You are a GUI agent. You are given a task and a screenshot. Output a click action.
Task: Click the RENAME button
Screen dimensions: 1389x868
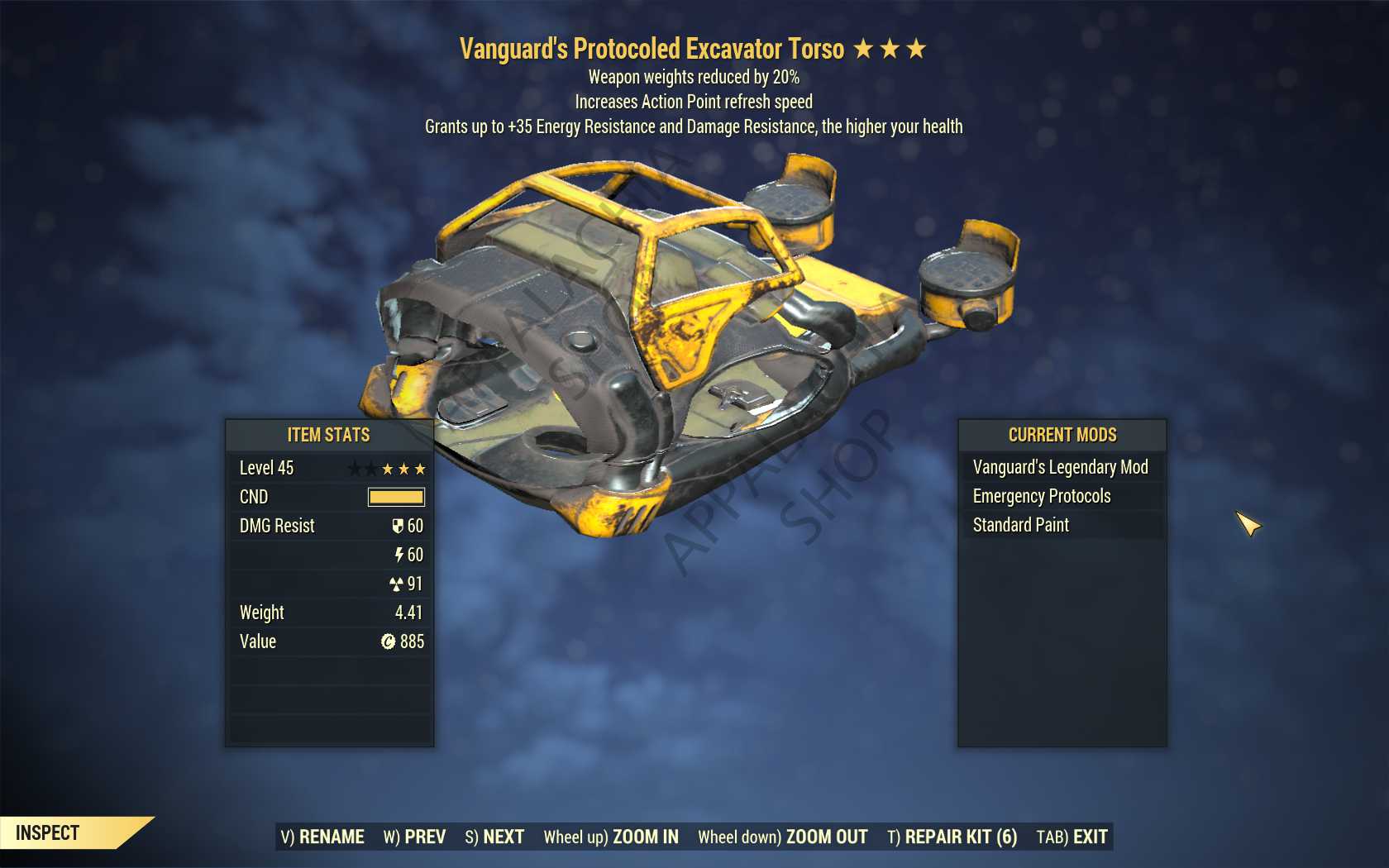tap(322, 837)
